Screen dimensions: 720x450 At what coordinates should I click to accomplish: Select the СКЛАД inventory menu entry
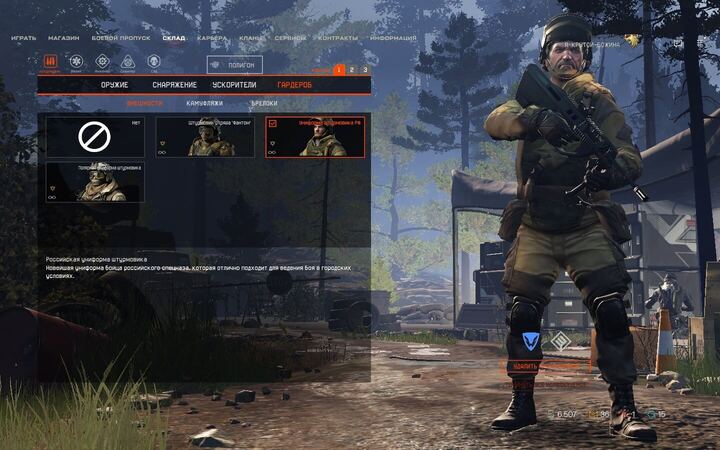tap(174, 38)
